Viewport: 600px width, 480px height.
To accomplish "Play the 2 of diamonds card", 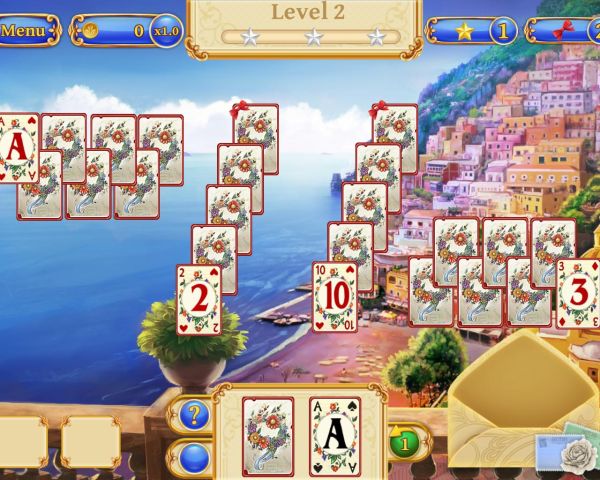I will click(198, 299).
